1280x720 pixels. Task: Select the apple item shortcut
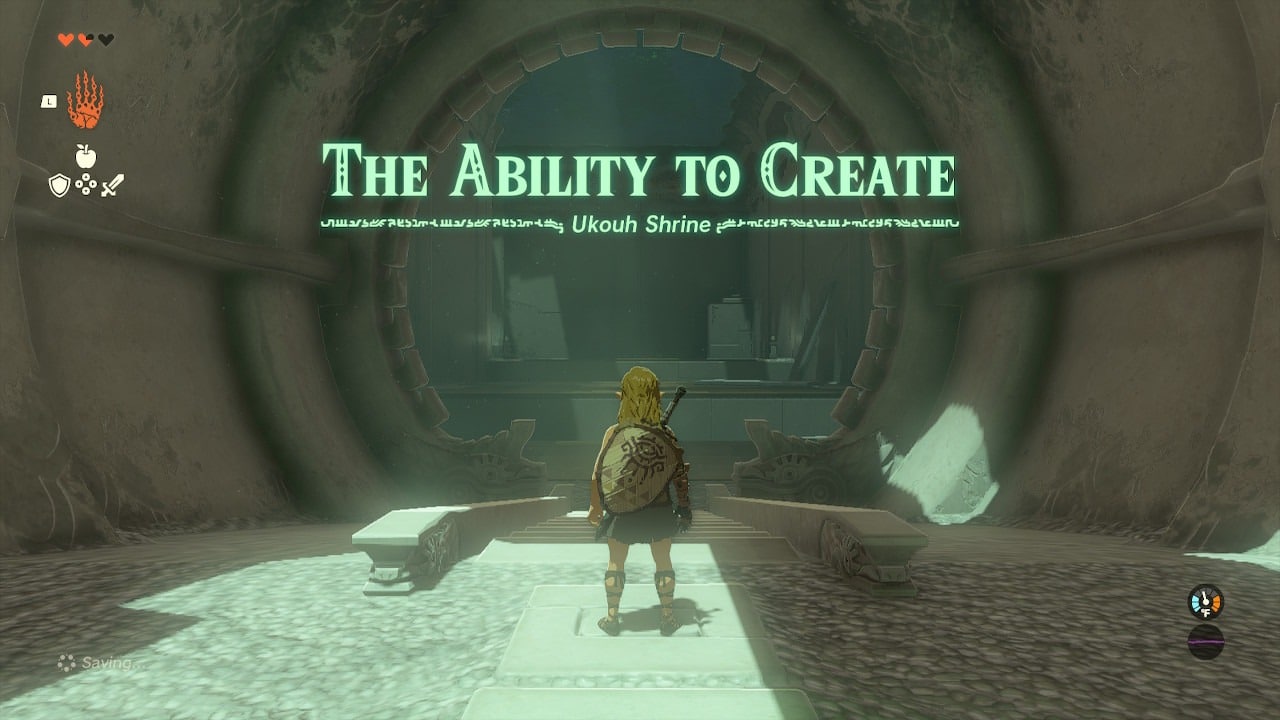[x=85, y=156]
